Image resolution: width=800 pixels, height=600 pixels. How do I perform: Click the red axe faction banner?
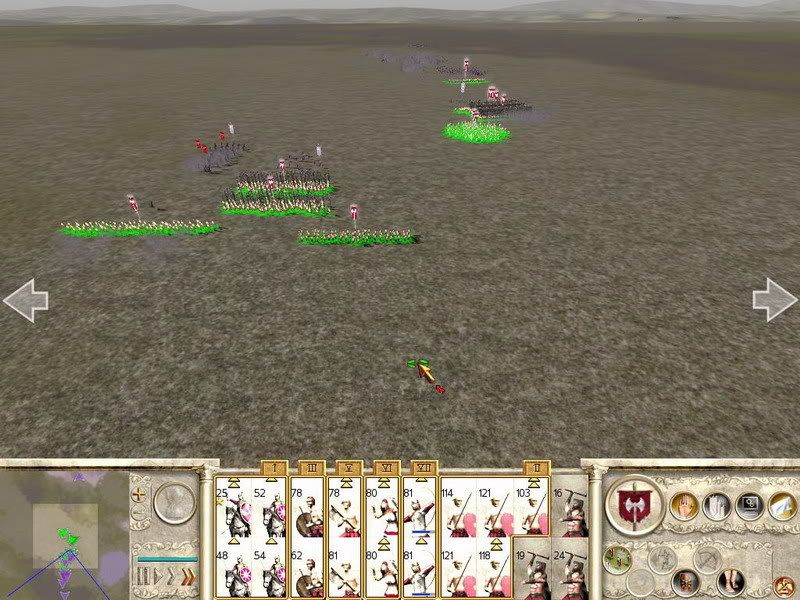pyautogui.click(x=634, y=503)
